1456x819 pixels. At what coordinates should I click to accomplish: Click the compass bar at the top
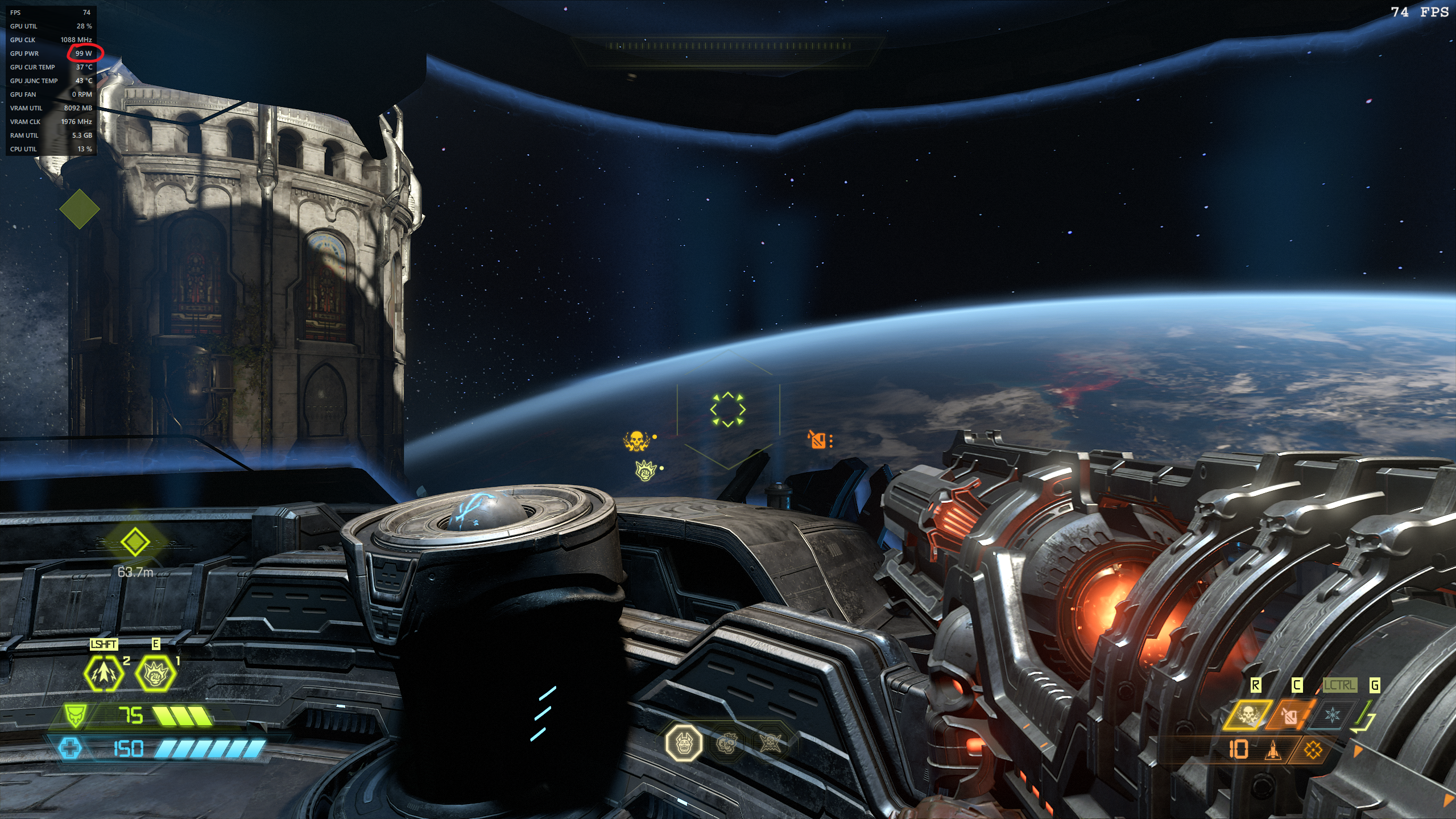(x=729, y=45)
